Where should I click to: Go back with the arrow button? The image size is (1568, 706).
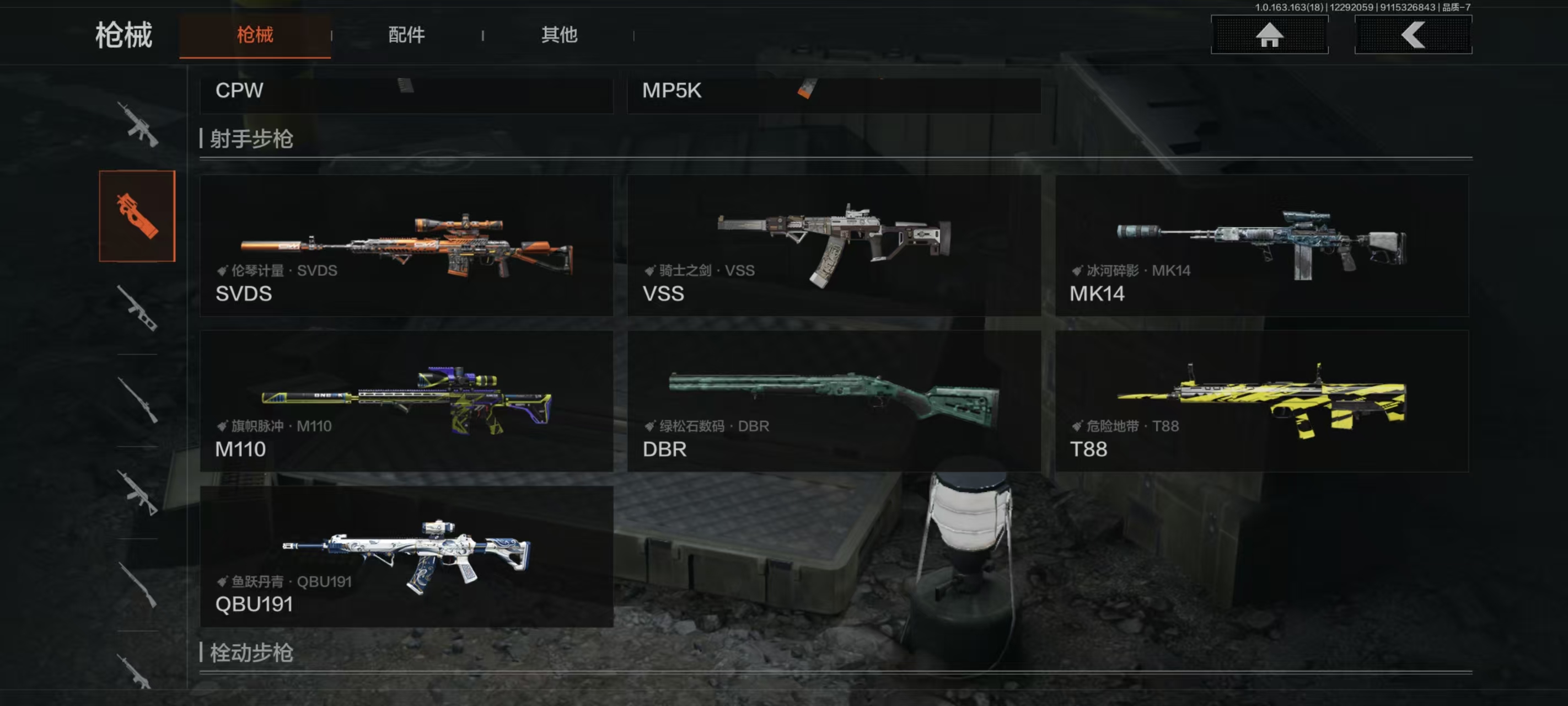1413,35
